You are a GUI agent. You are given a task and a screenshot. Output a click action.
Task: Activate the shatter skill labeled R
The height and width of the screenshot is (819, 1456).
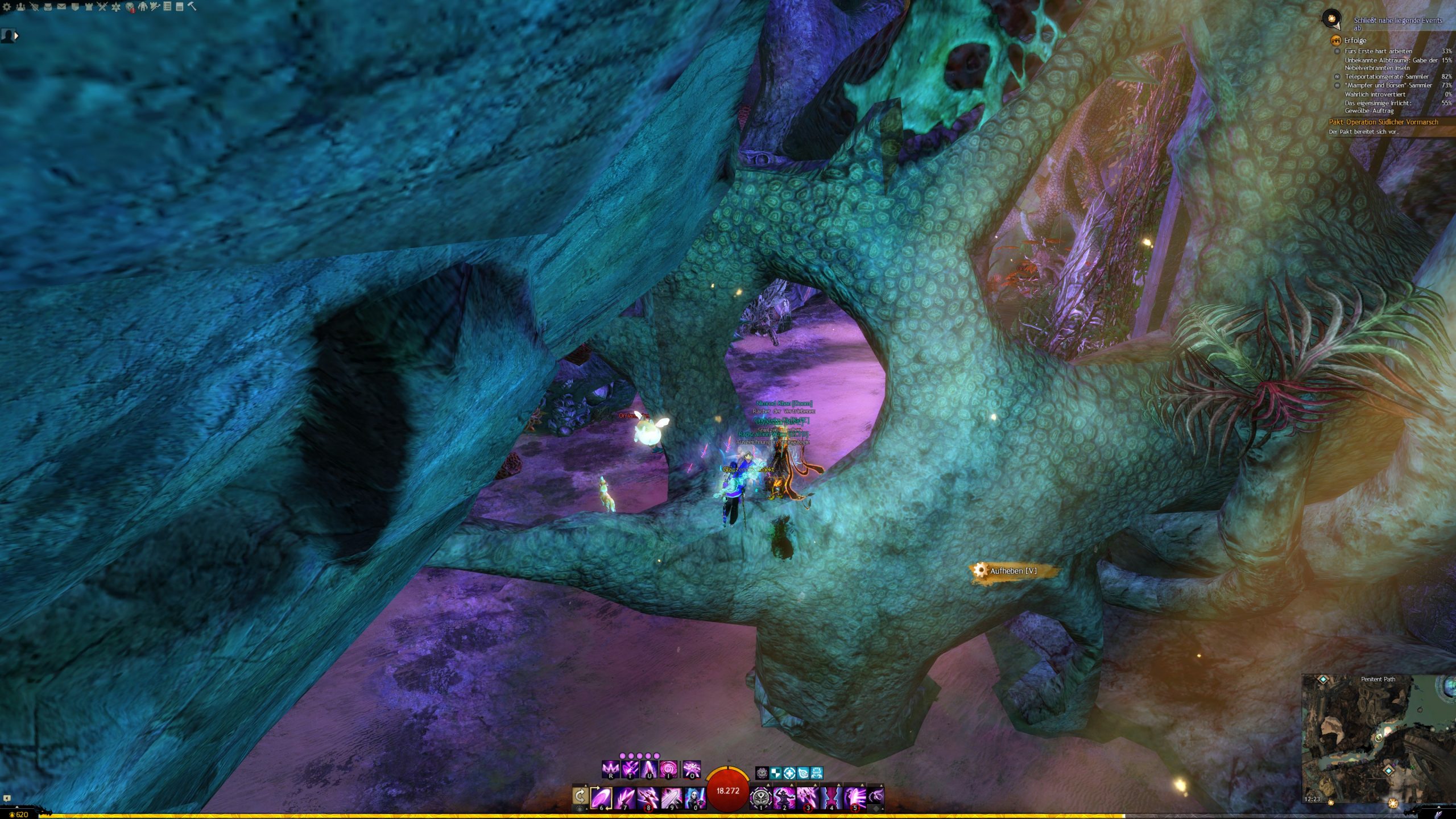pyautogui.click(x=610, y=770)
